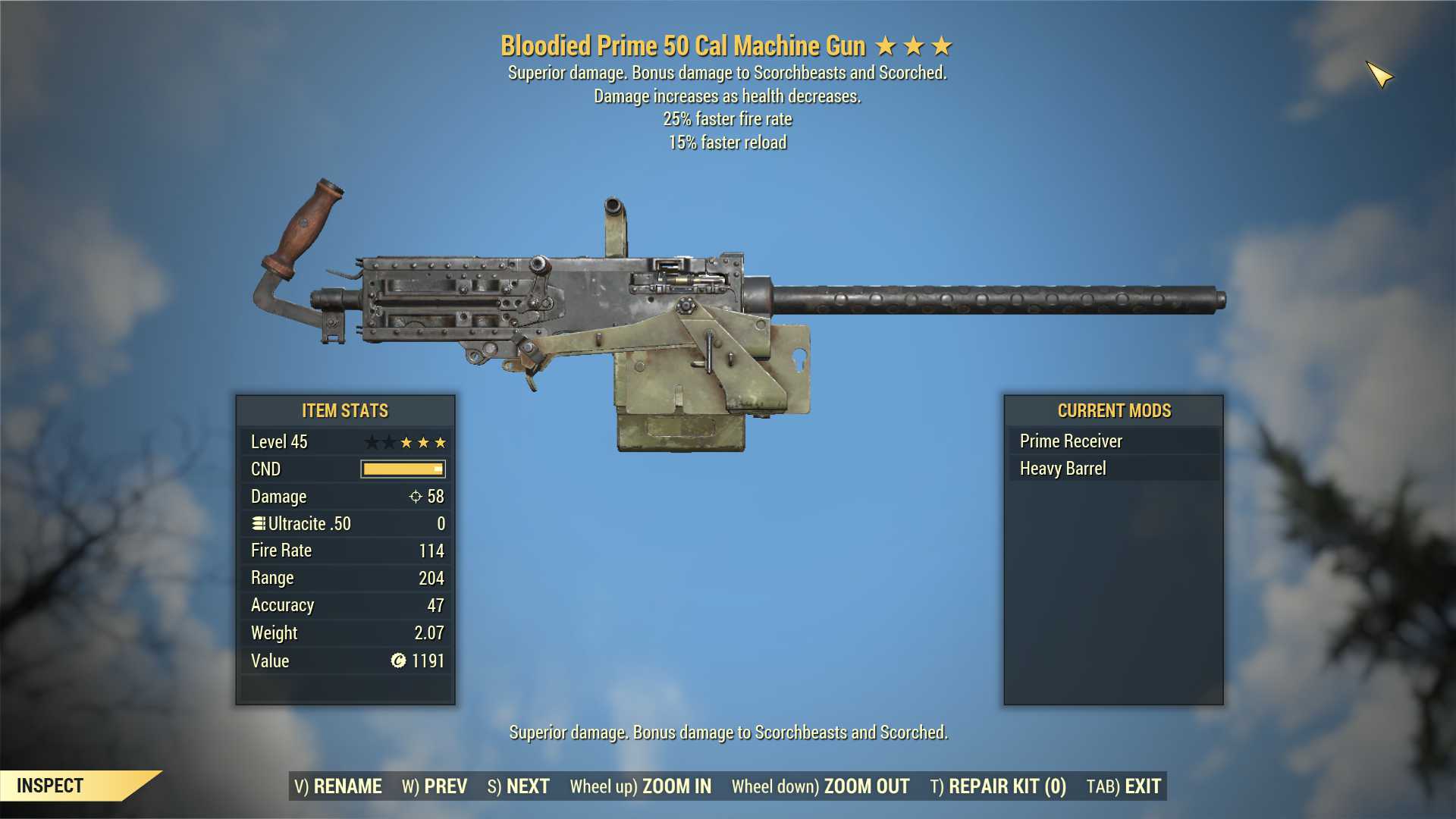
Task: Use the REPAIR KIT option
Action: tap(998, 786)
